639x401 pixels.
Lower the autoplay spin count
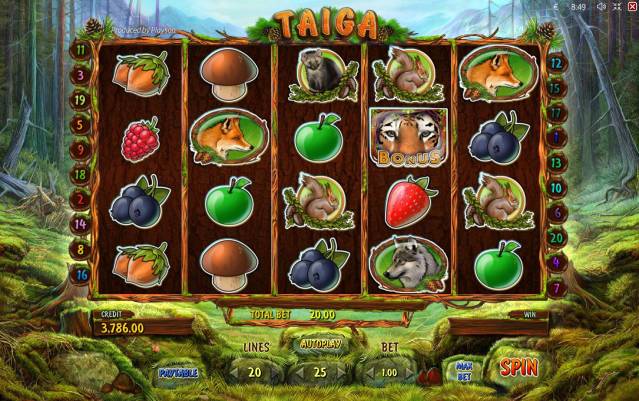(297, 373)
